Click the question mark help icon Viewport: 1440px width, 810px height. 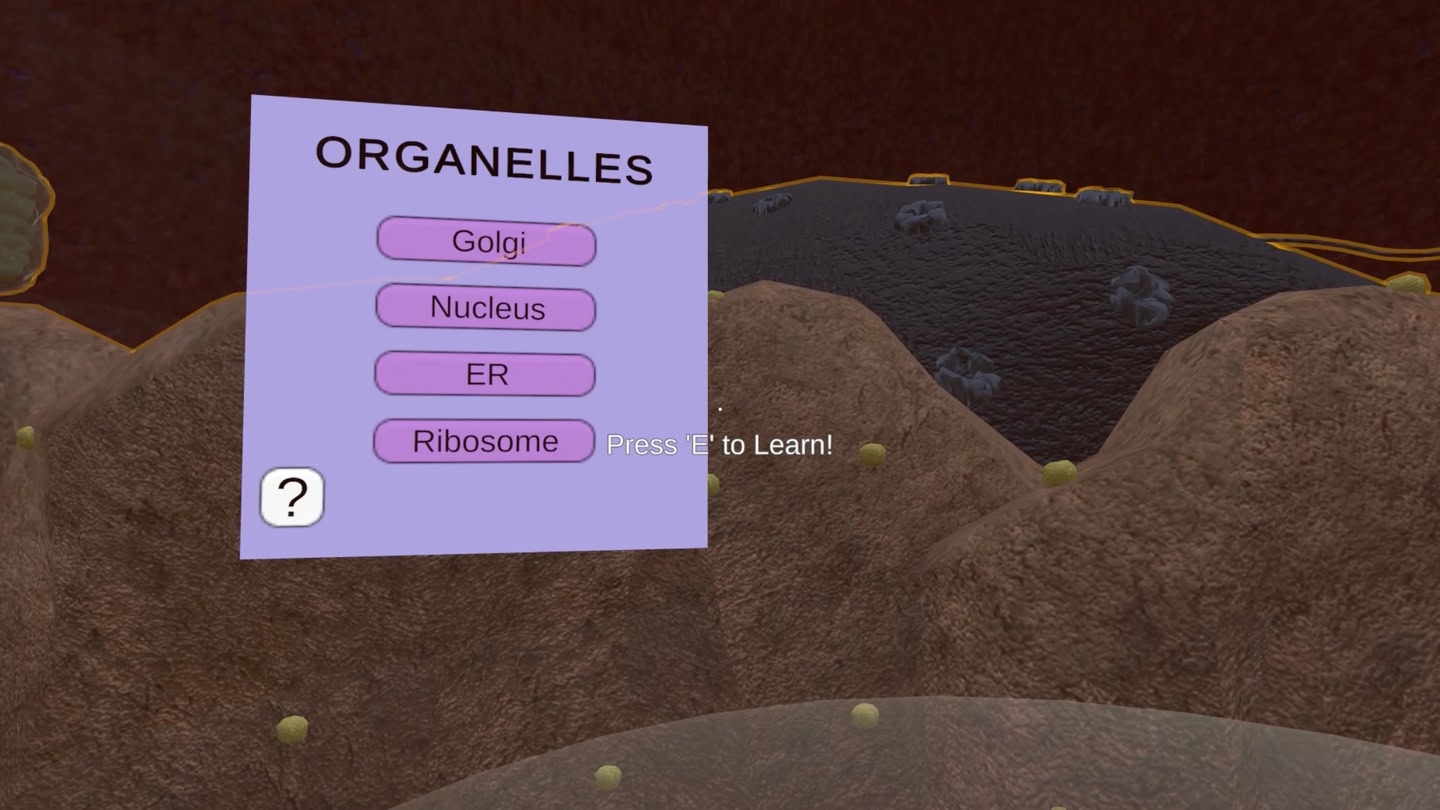coord(291,496)
